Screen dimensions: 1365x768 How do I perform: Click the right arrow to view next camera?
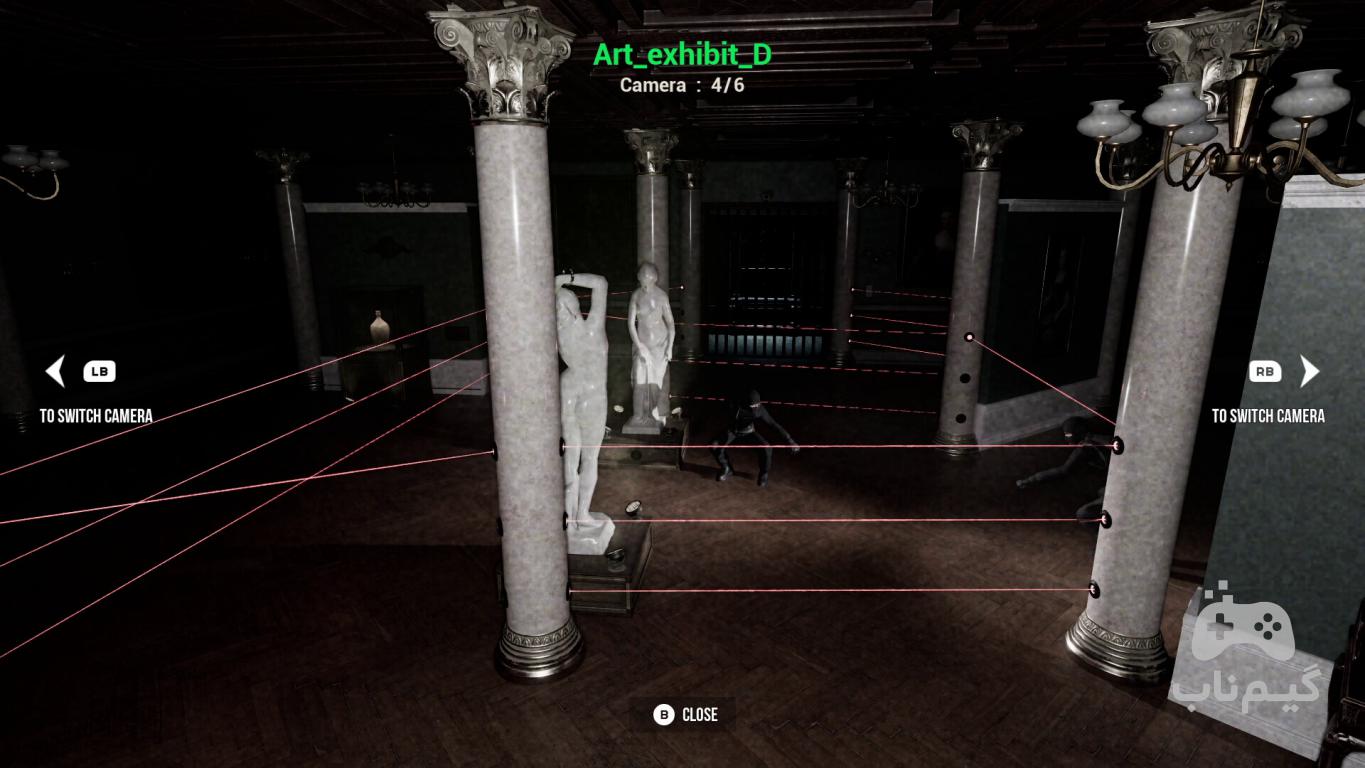coord(1308,372)
